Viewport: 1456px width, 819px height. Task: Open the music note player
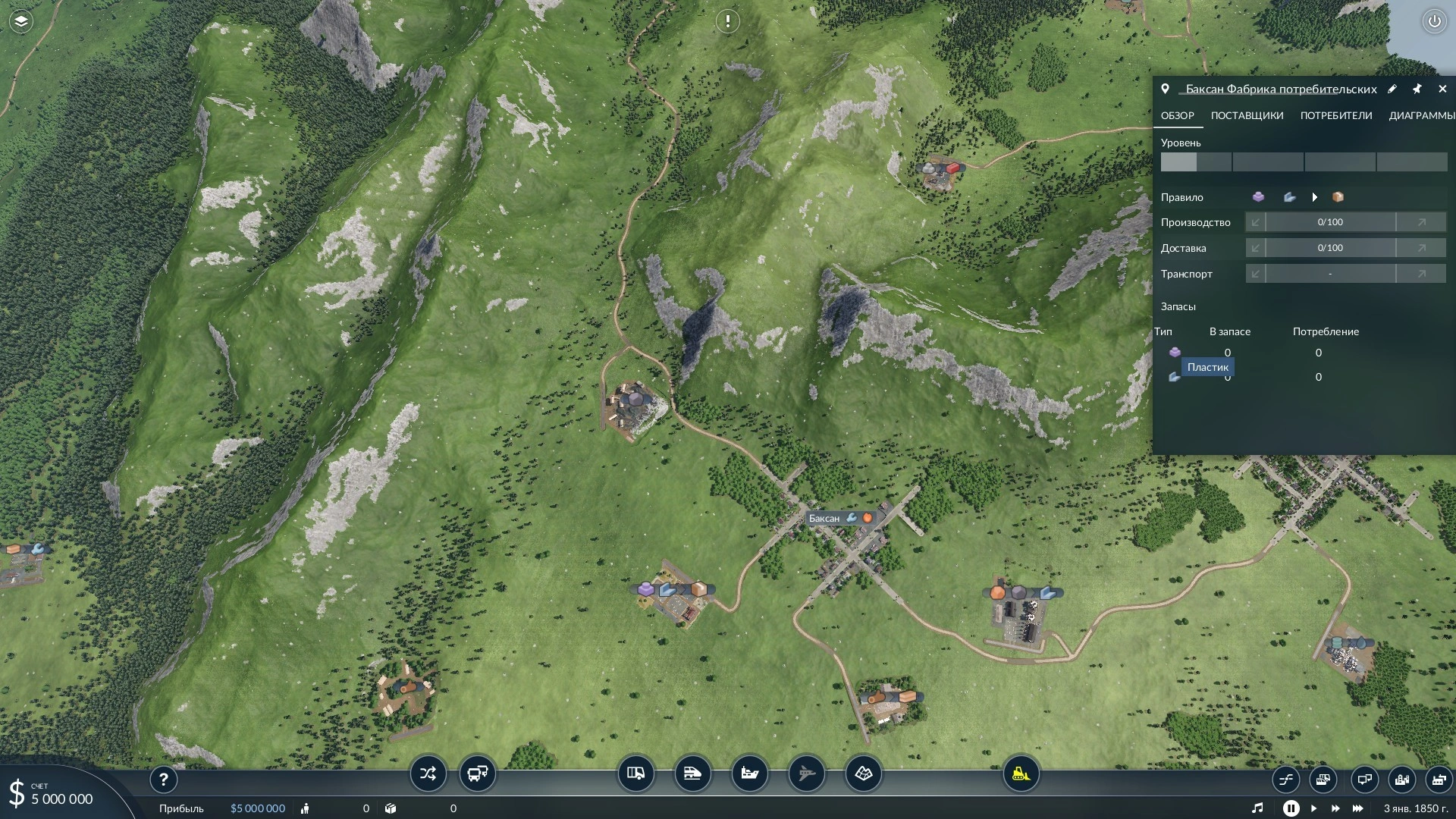pos(1257,808)
